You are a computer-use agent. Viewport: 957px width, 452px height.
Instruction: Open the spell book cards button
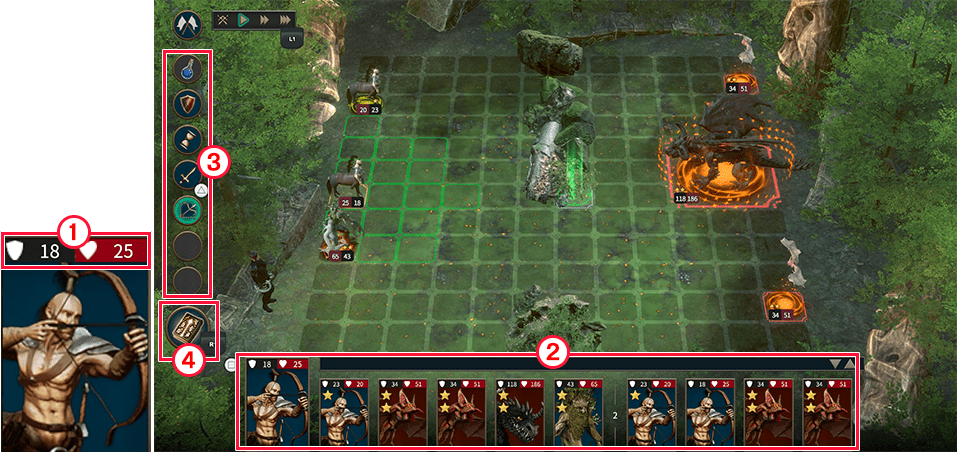point(185,329)
